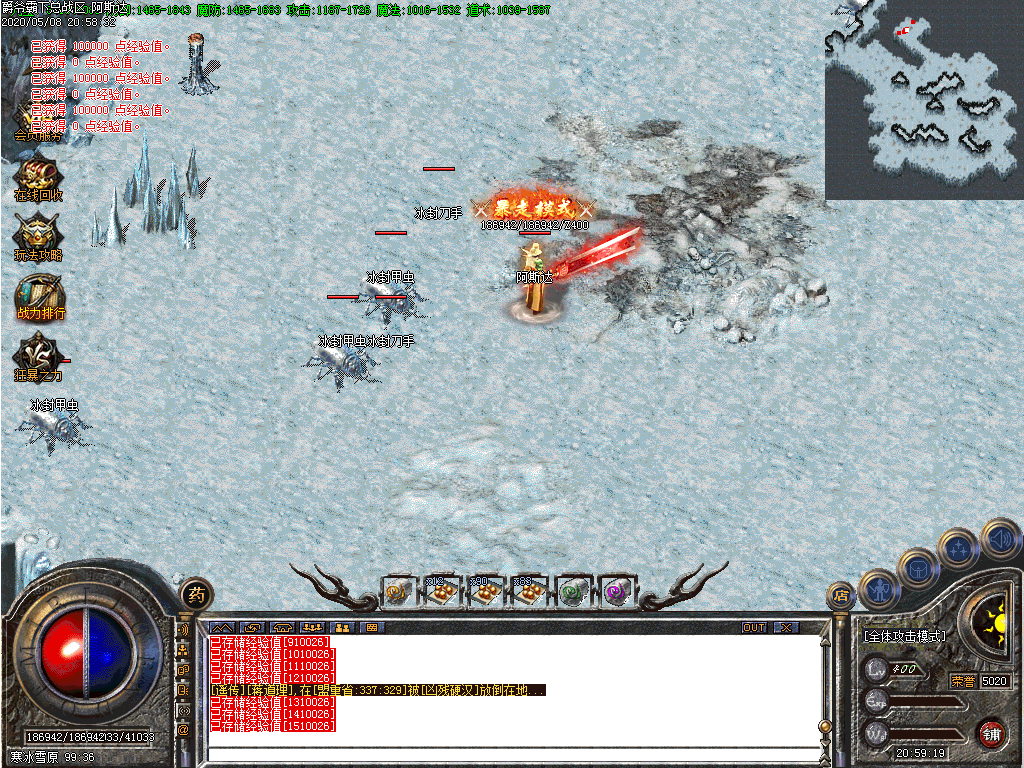
Task: Use the orange swirl scroll in the belt
Action: click(x=399, y=593)
